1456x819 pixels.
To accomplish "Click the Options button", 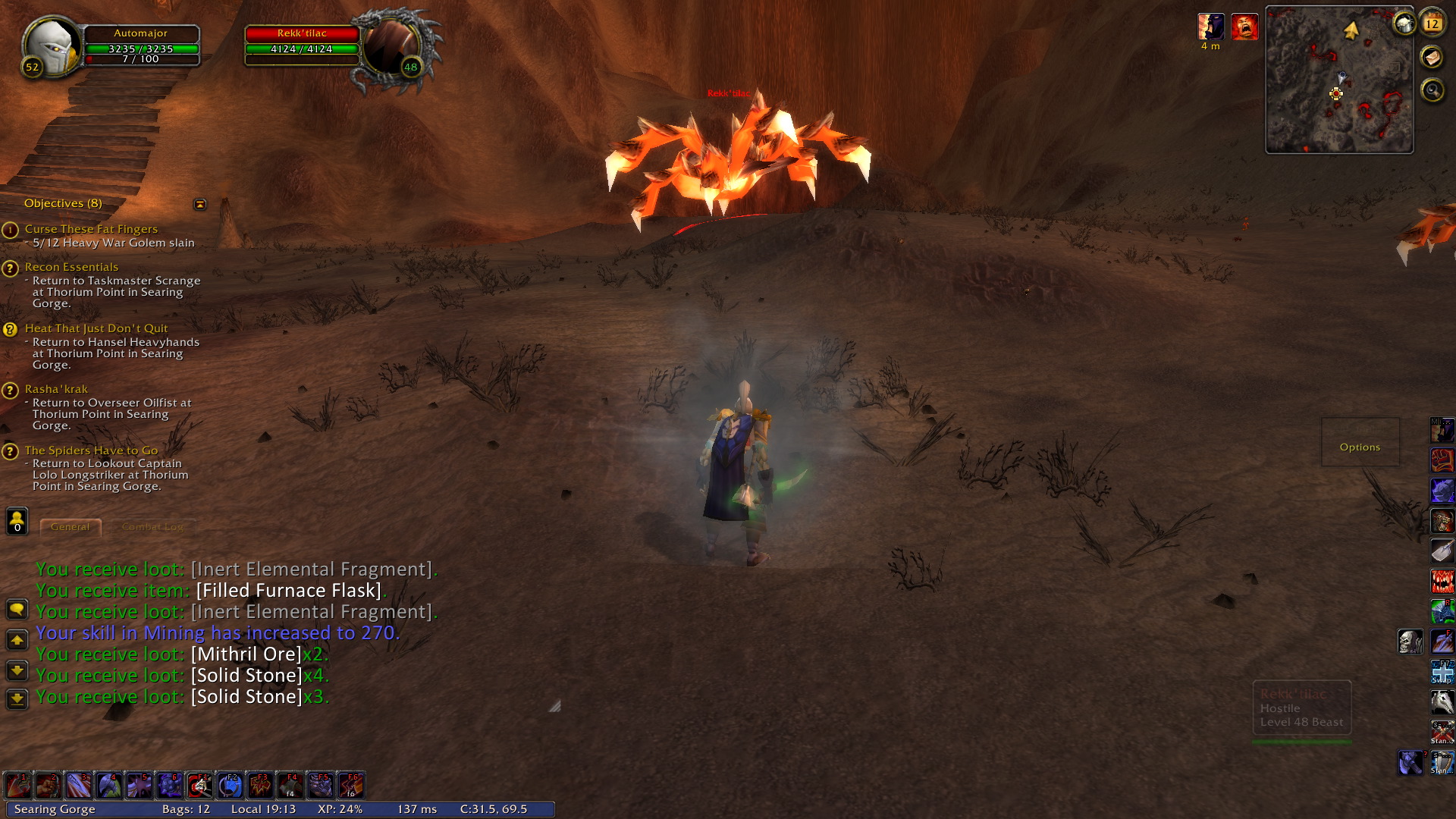I will coord(1360,447).
